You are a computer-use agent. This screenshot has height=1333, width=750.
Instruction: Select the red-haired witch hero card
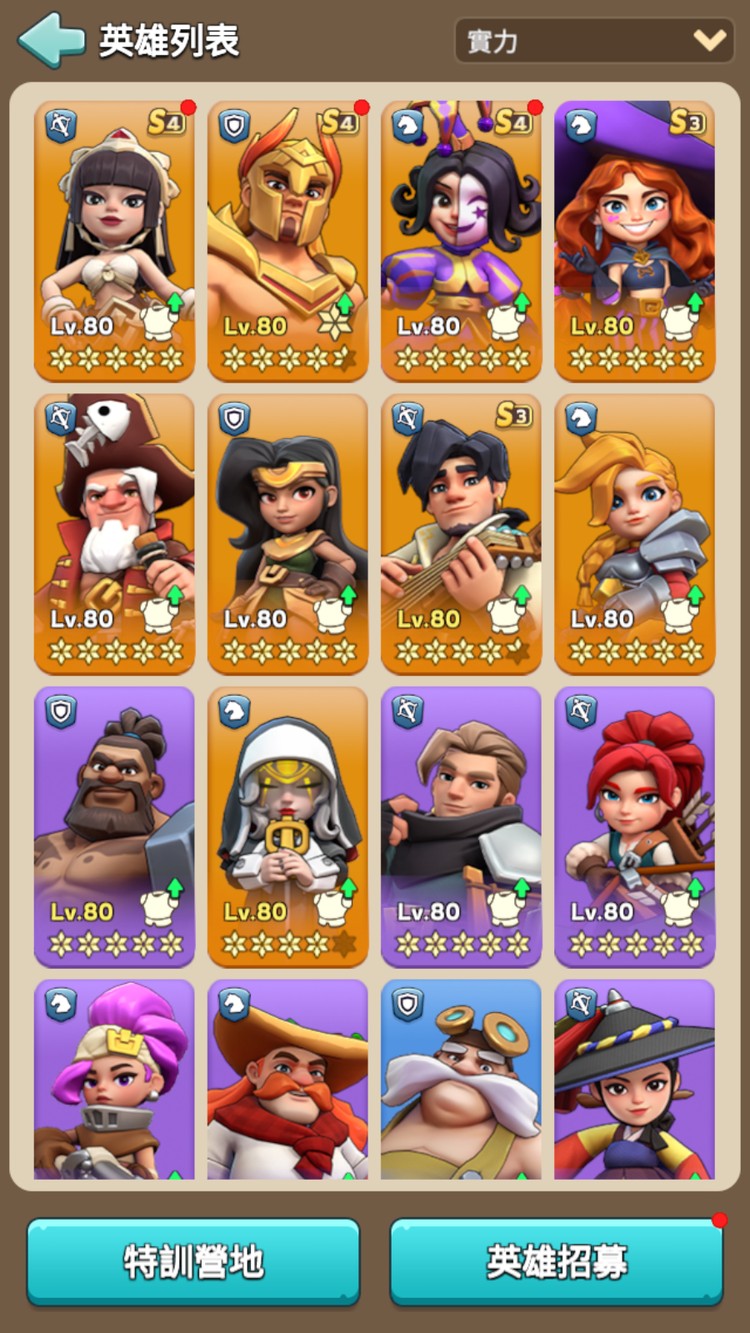point(634,240)
